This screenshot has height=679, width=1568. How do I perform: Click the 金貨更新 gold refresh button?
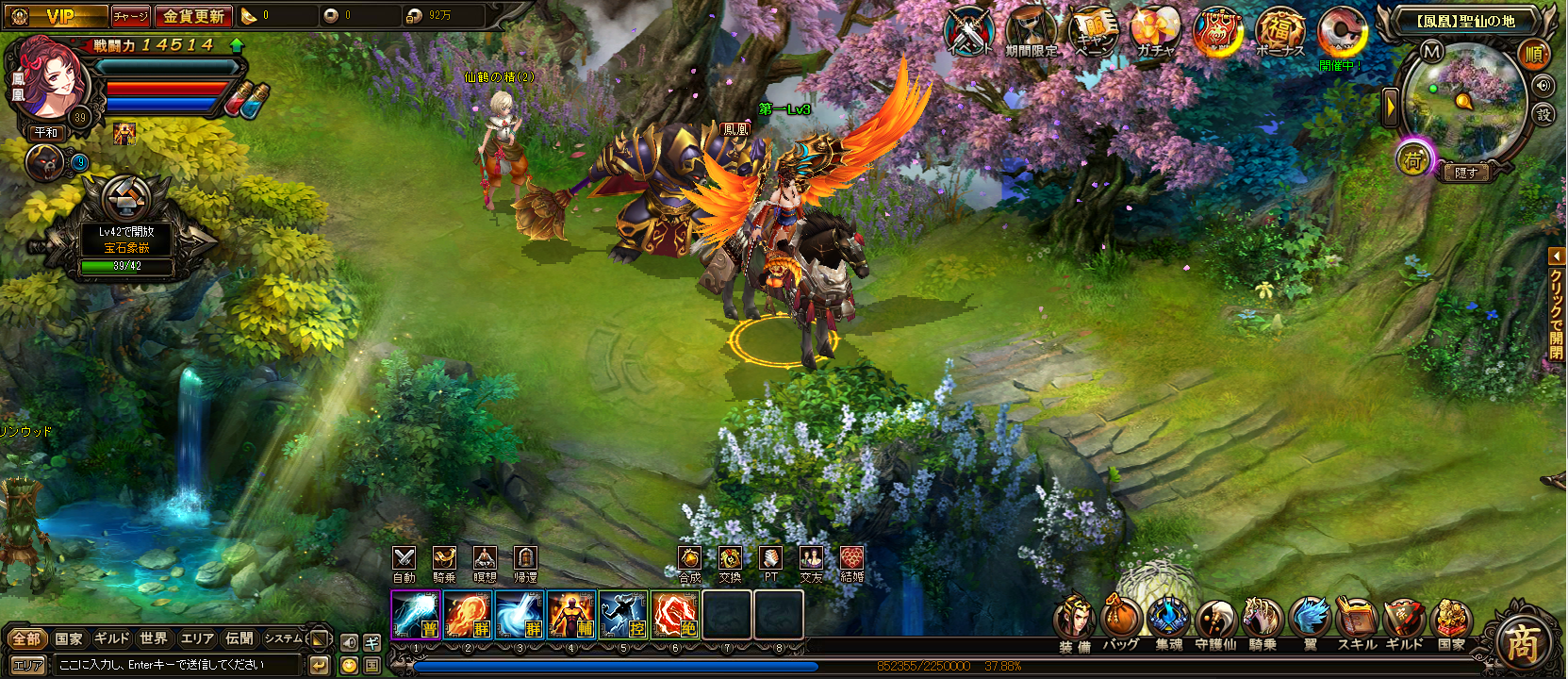(193, 16)
